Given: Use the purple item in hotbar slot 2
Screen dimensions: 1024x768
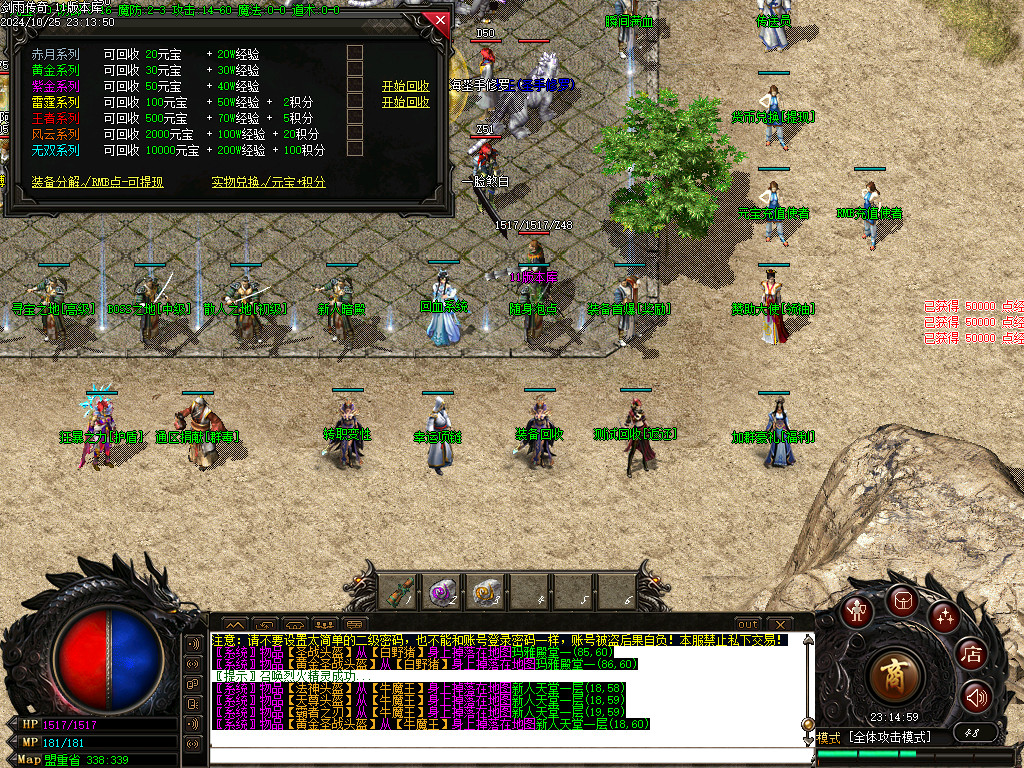Looking at the screenshot, I should point(443,592).
